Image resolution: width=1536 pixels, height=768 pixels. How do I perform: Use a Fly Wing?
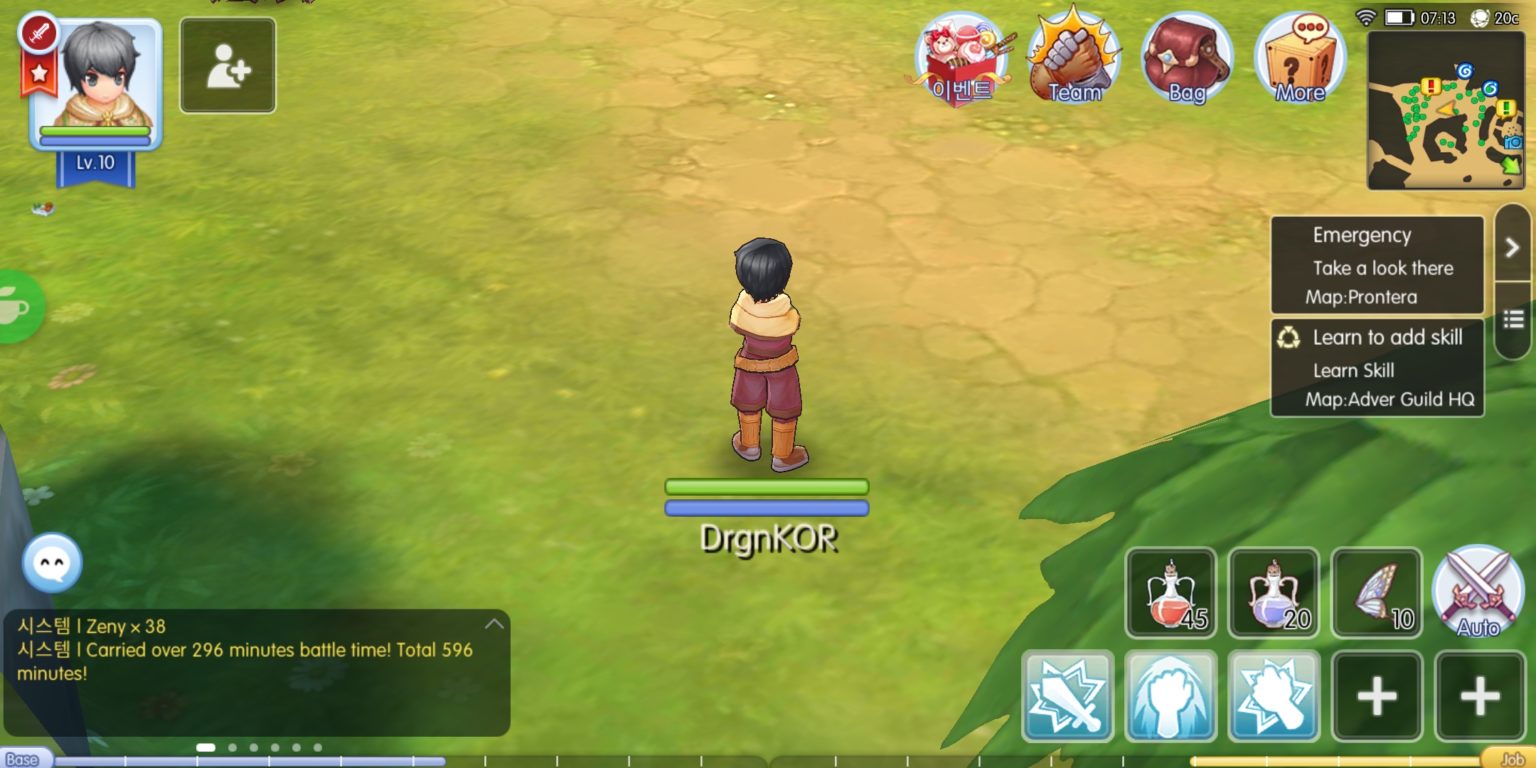tap(1378, 592)
